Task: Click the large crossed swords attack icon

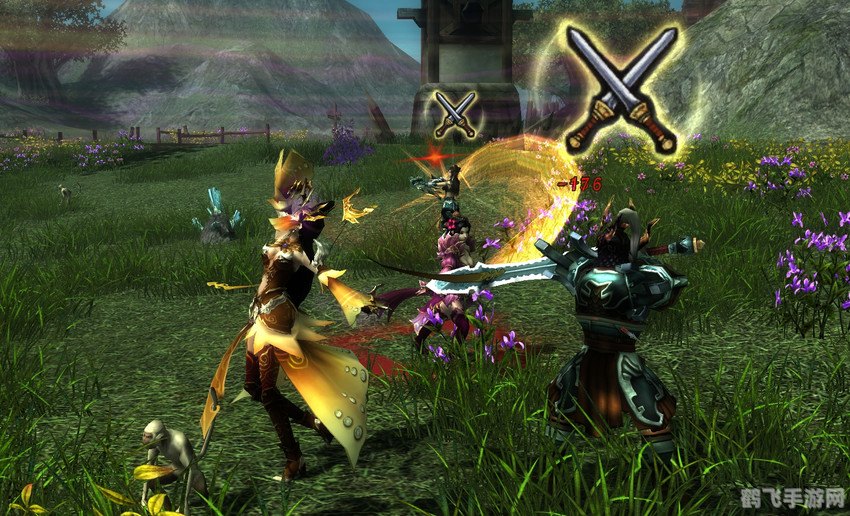Action: coord(620,90)
